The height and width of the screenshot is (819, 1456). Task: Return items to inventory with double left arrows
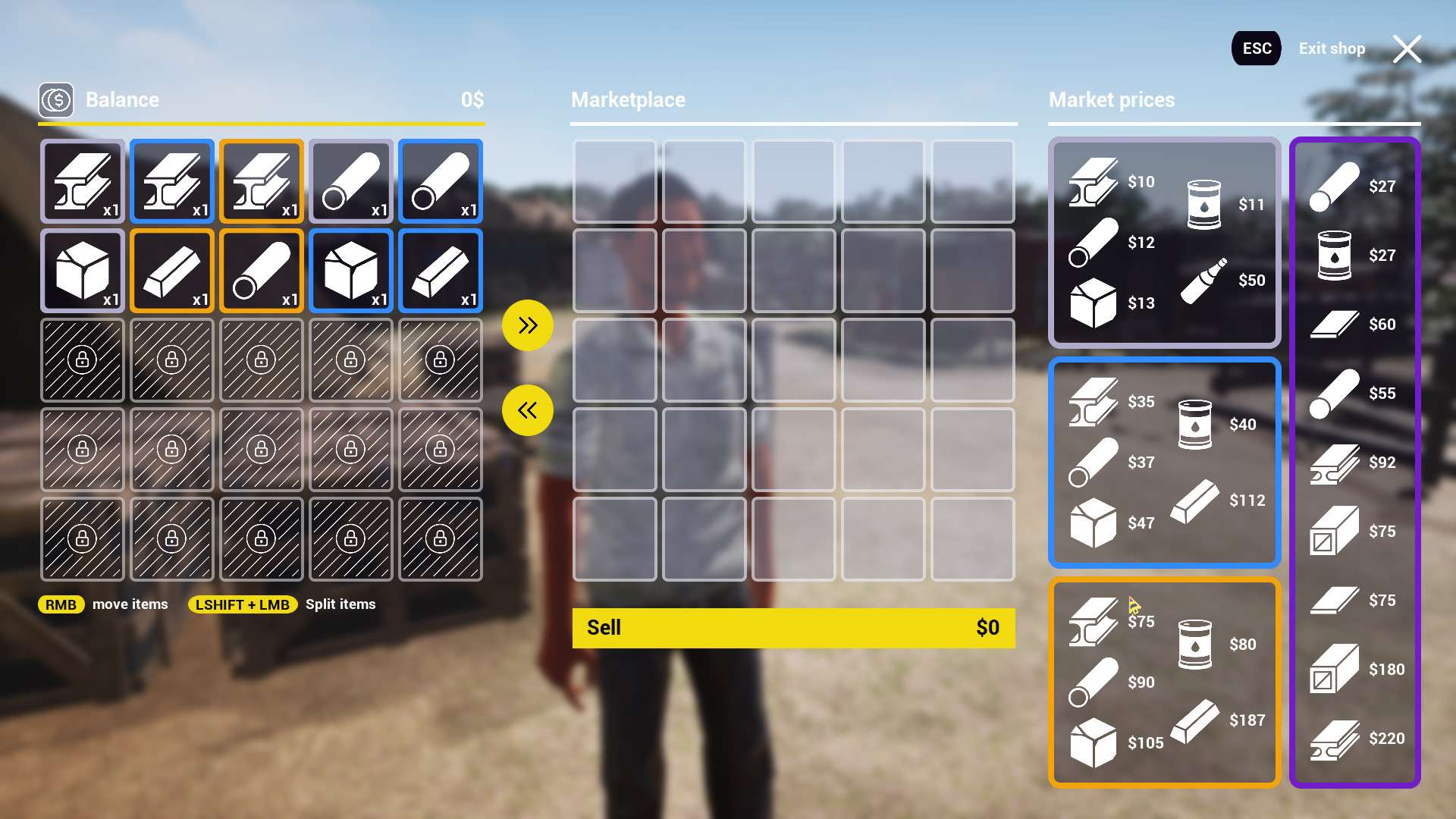point(527,410)
